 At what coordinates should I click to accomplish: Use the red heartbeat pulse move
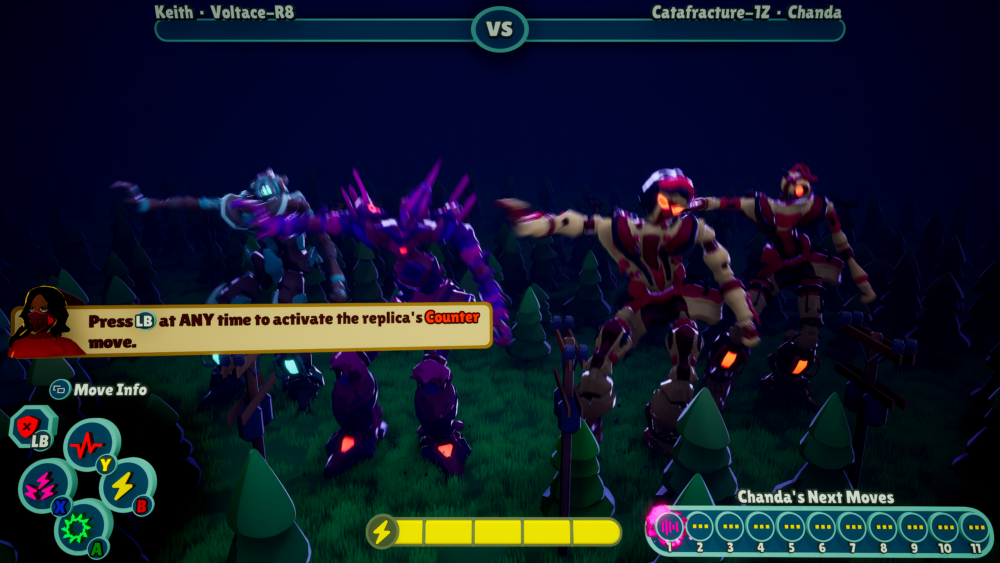click(87, 443)
